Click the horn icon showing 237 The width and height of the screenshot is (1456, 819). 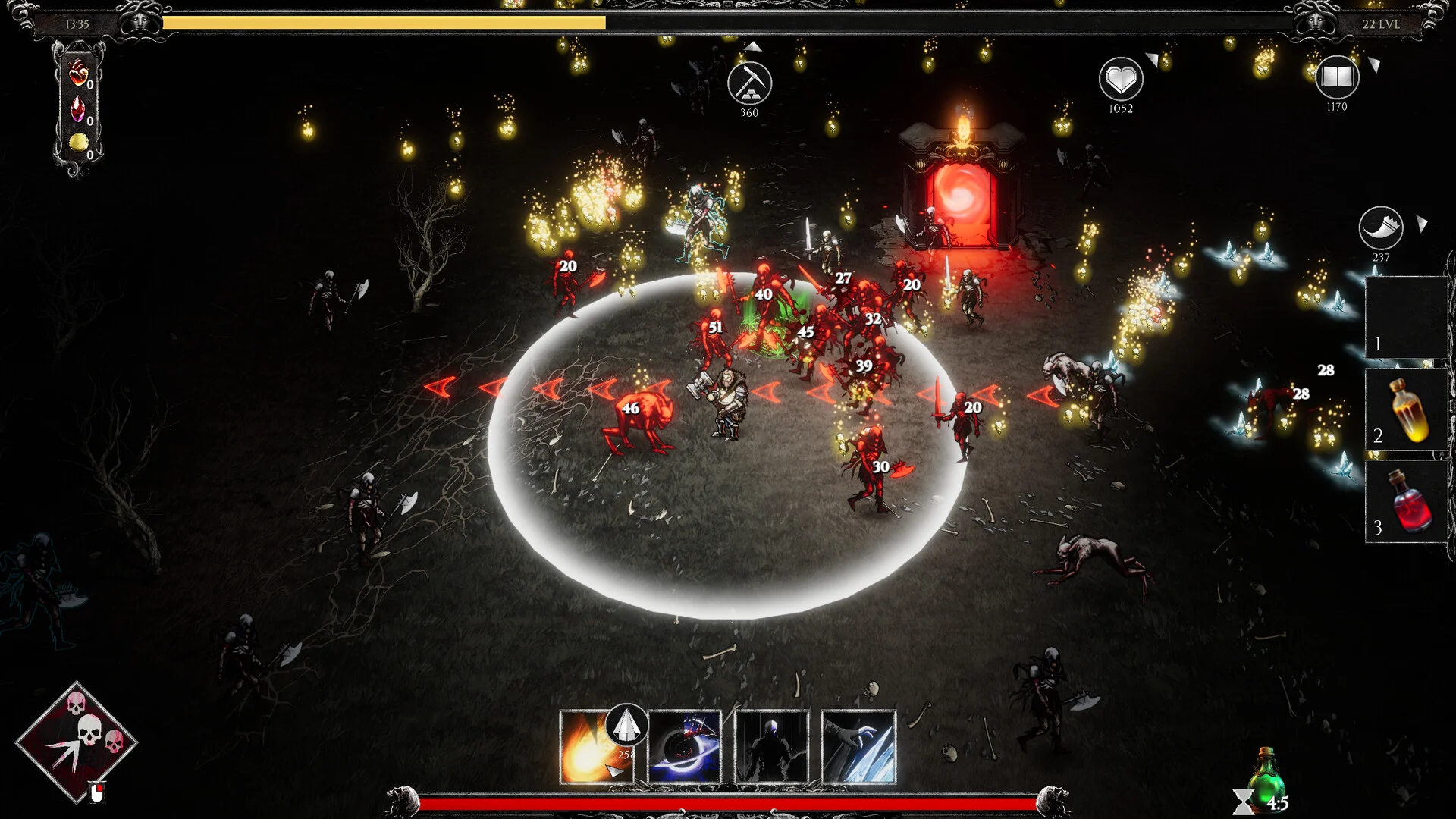(1380, 227)
